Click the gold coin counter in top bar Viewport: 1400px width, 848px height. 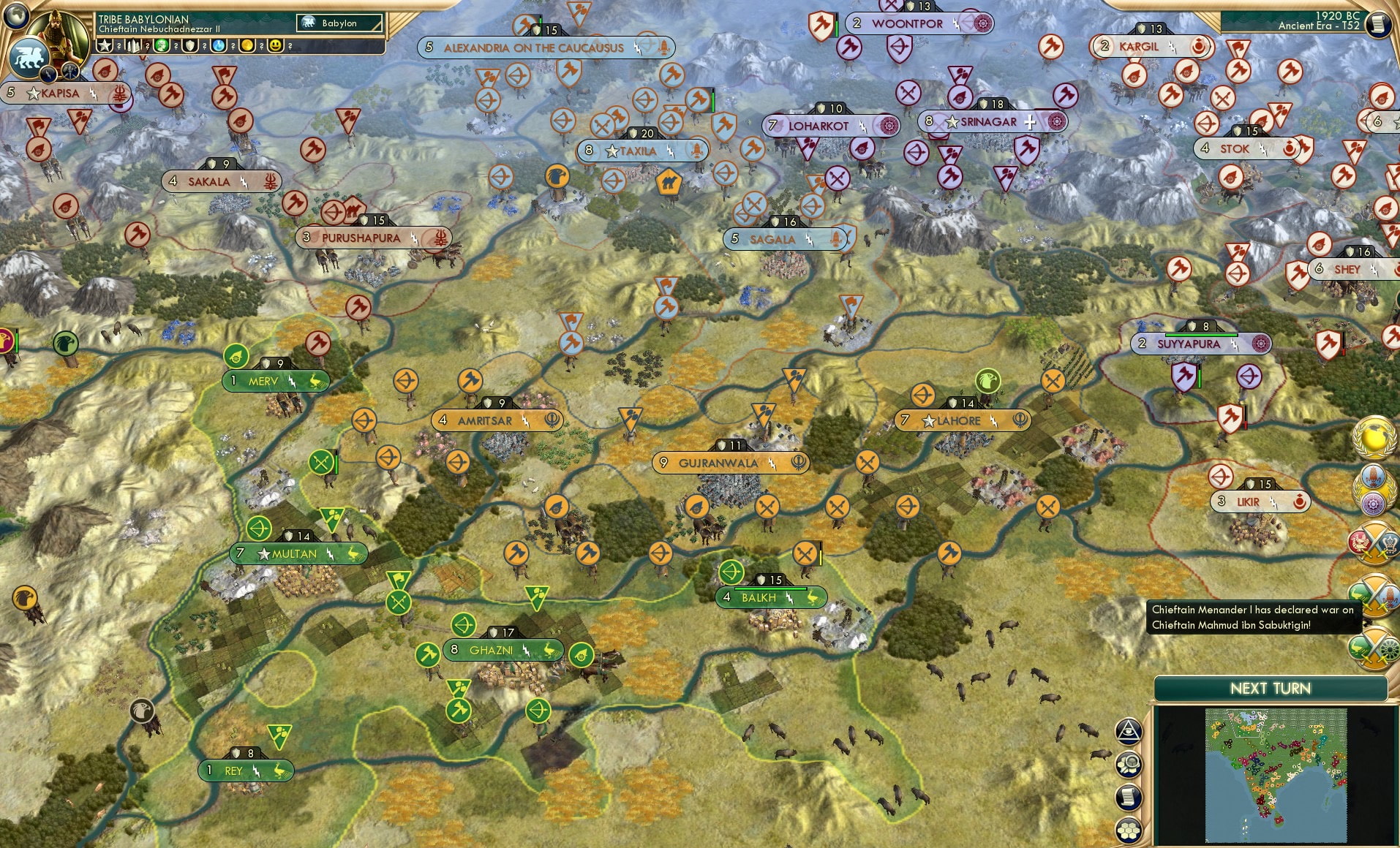(x=248, y=46)
